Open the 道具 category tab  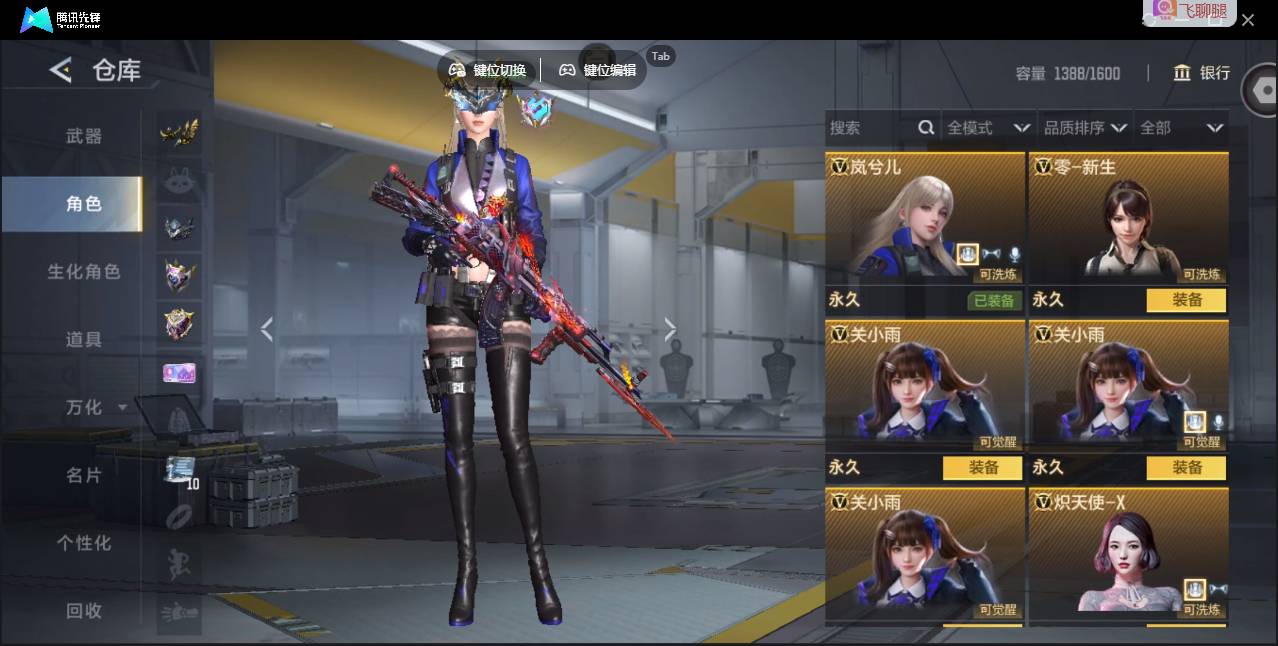pos(84,340)
